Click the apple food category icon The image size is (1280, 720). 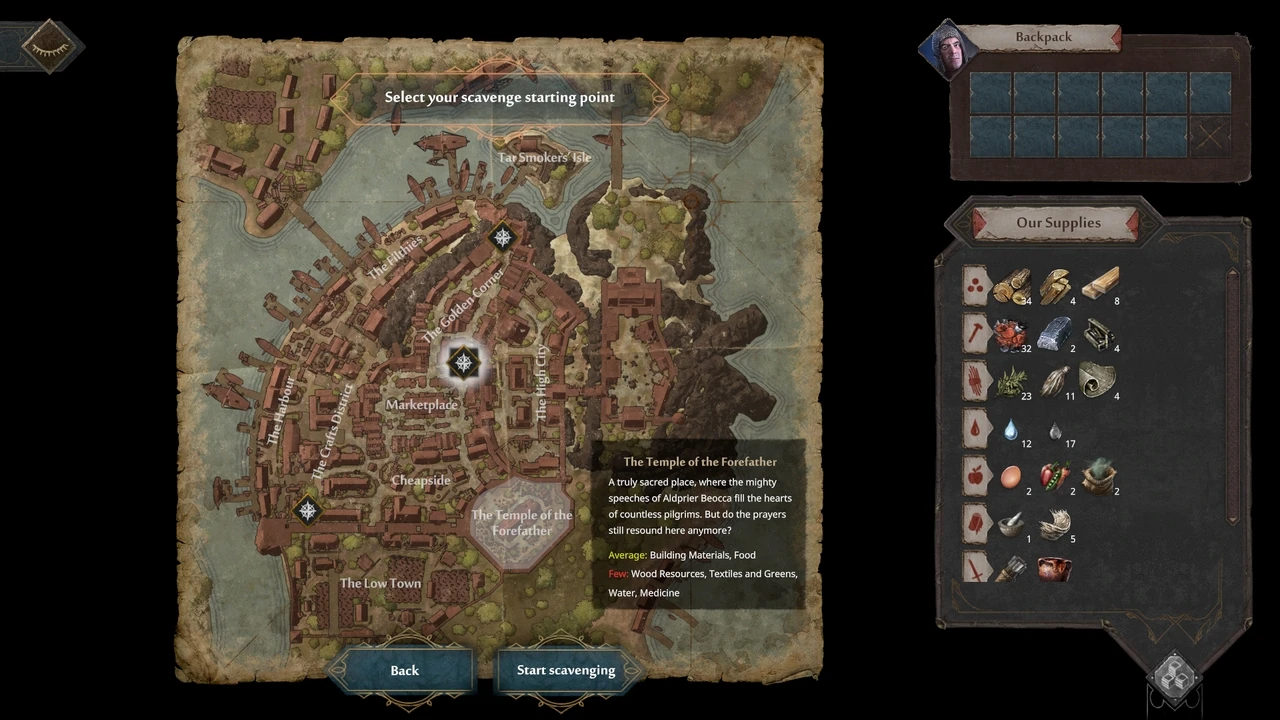click(975, 477)
